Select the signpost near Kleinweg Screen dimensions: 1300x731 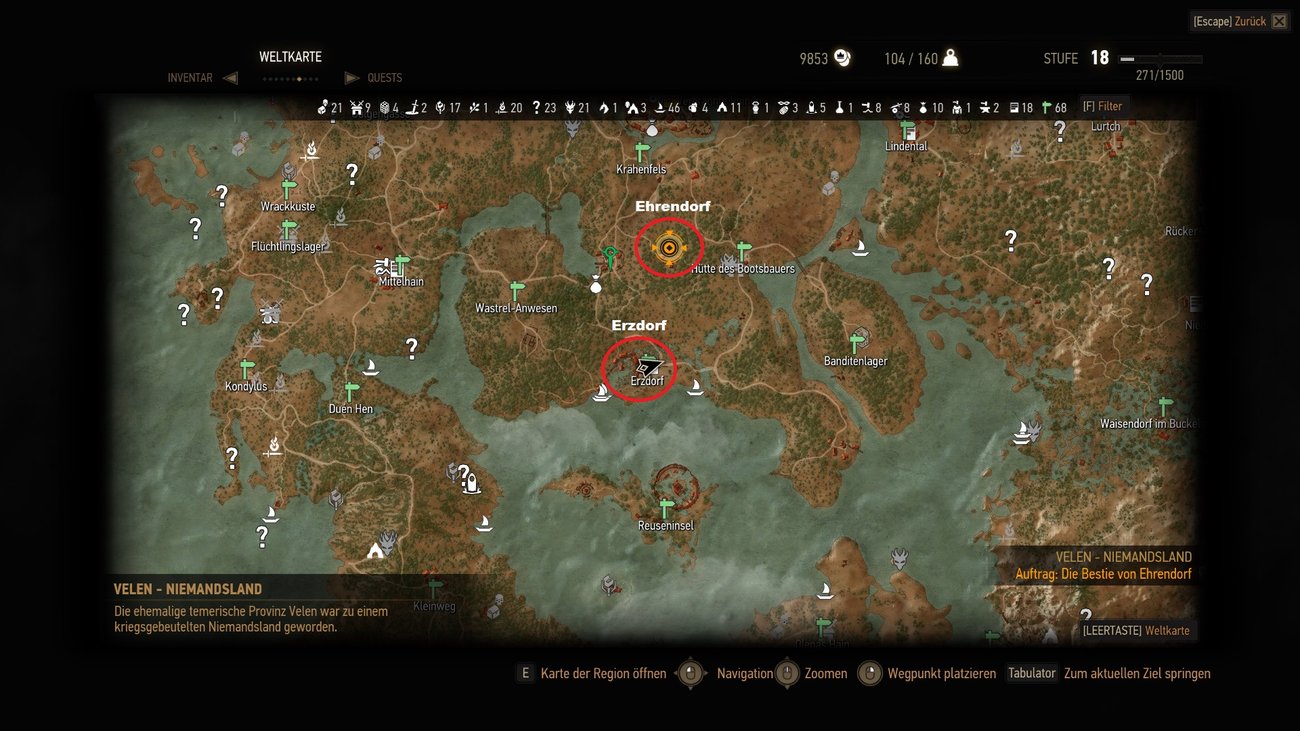435,585
